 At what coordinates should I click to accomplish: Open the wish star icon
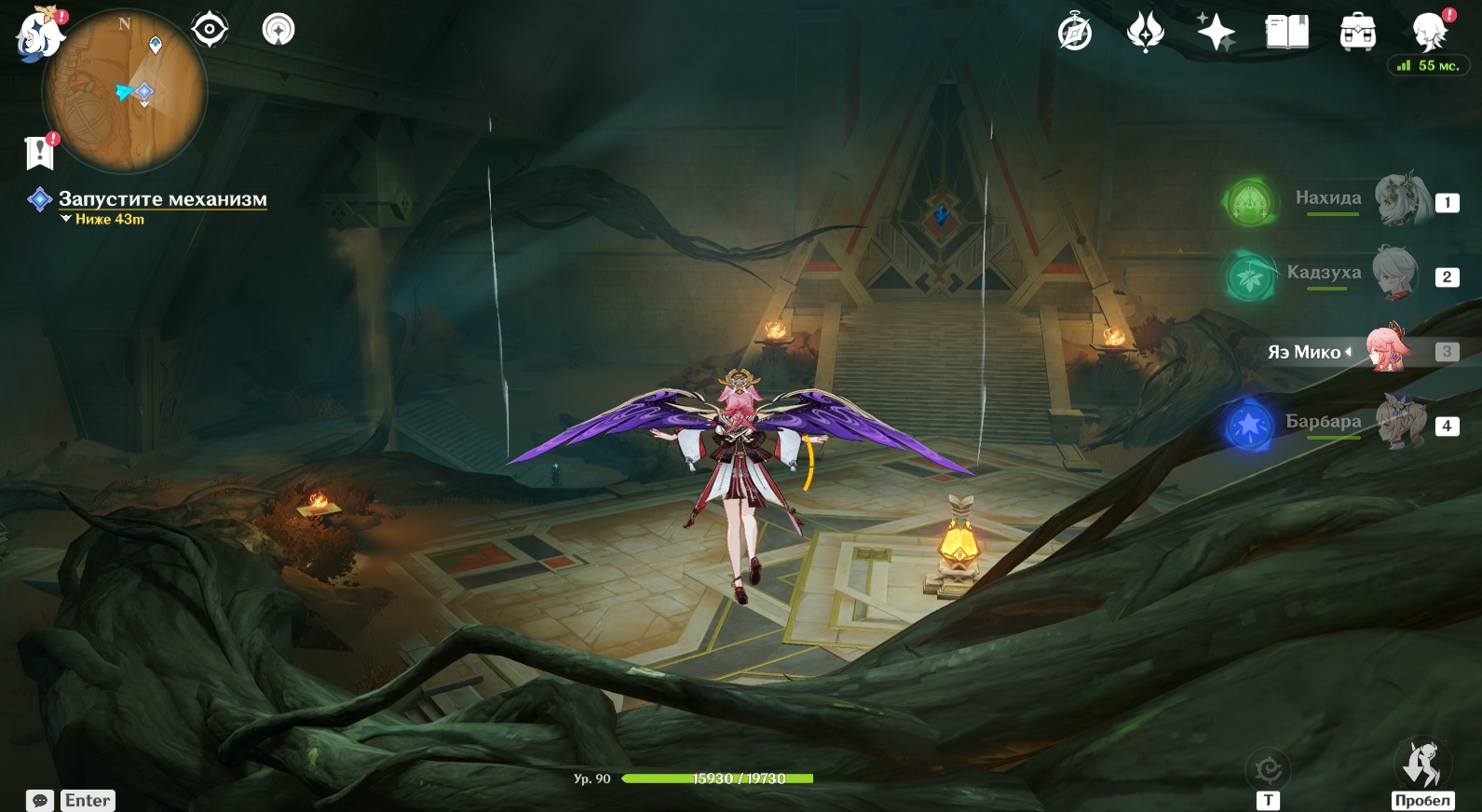point(1216,33)
